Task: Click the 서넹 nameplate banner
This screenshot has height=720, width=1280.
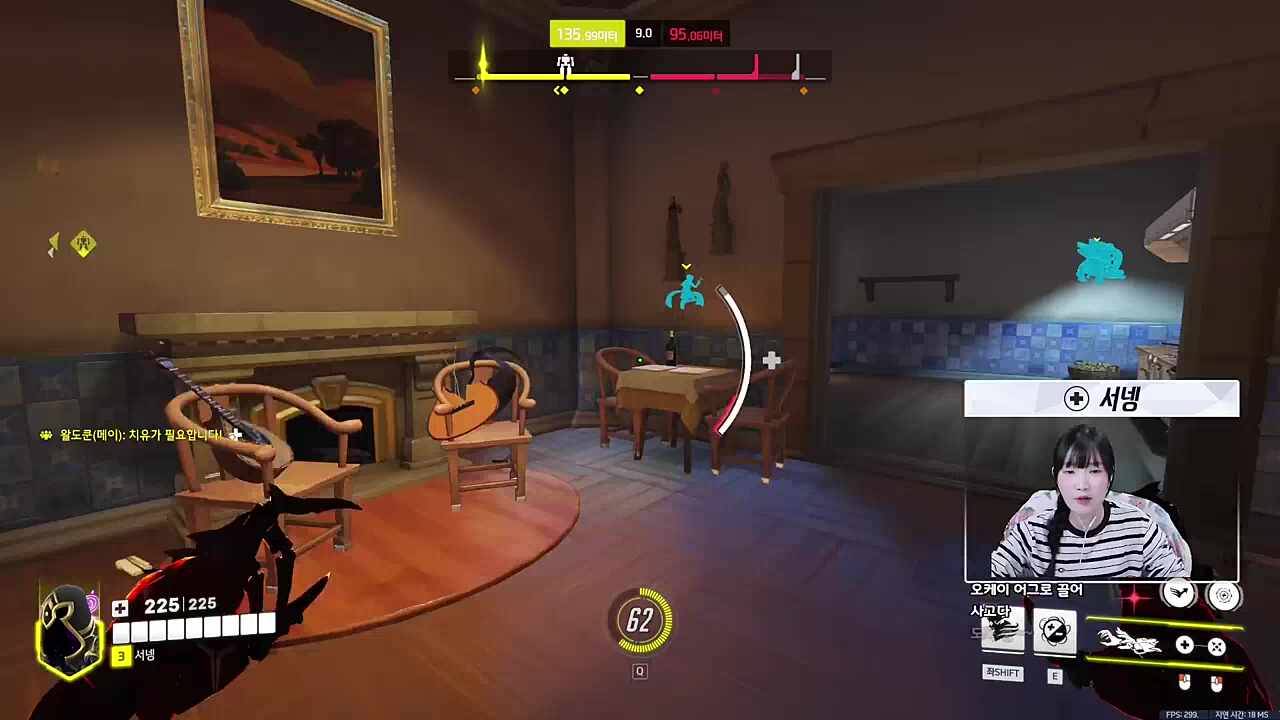Action: (x=1100, y=399)
